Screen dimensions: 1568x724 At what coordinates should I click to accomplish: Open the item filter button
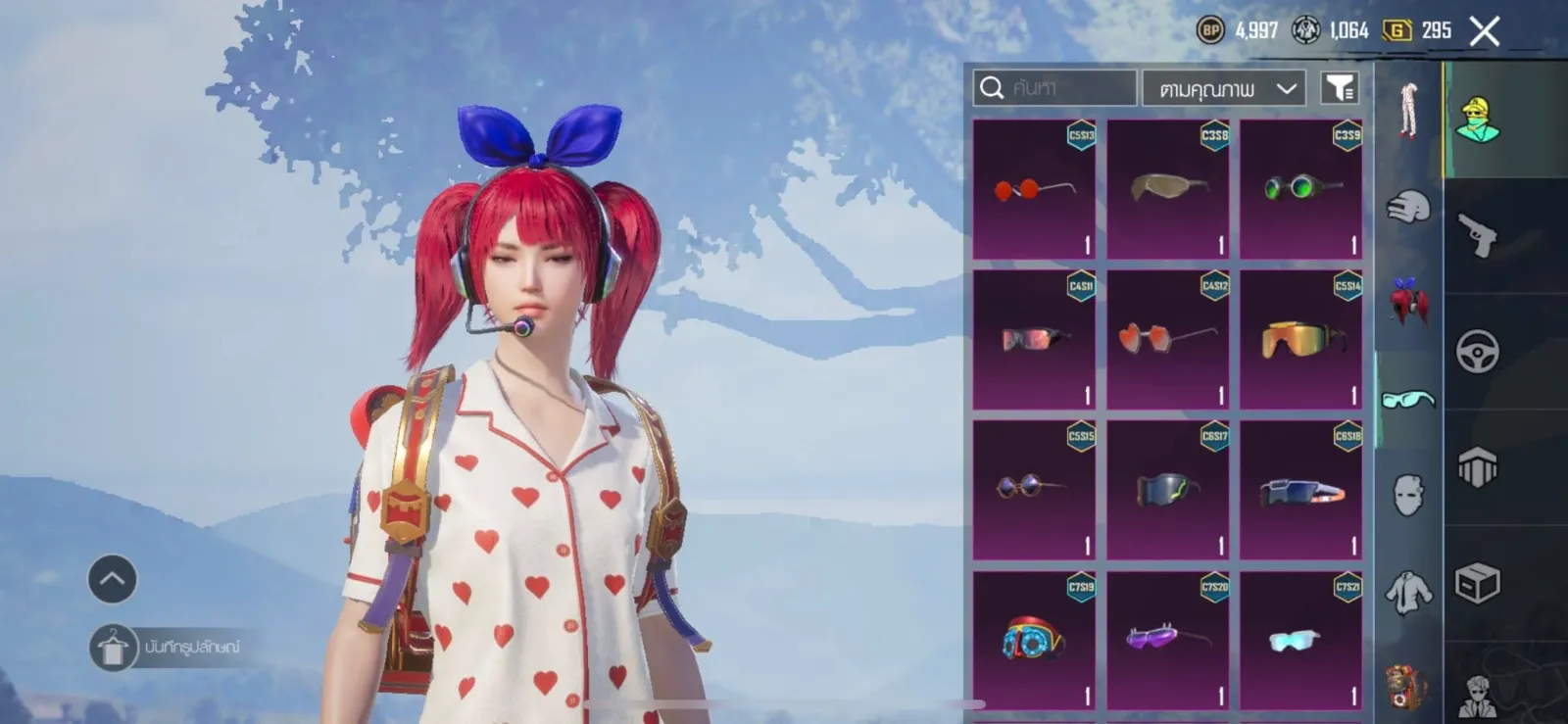click(x=1339, y=88)
